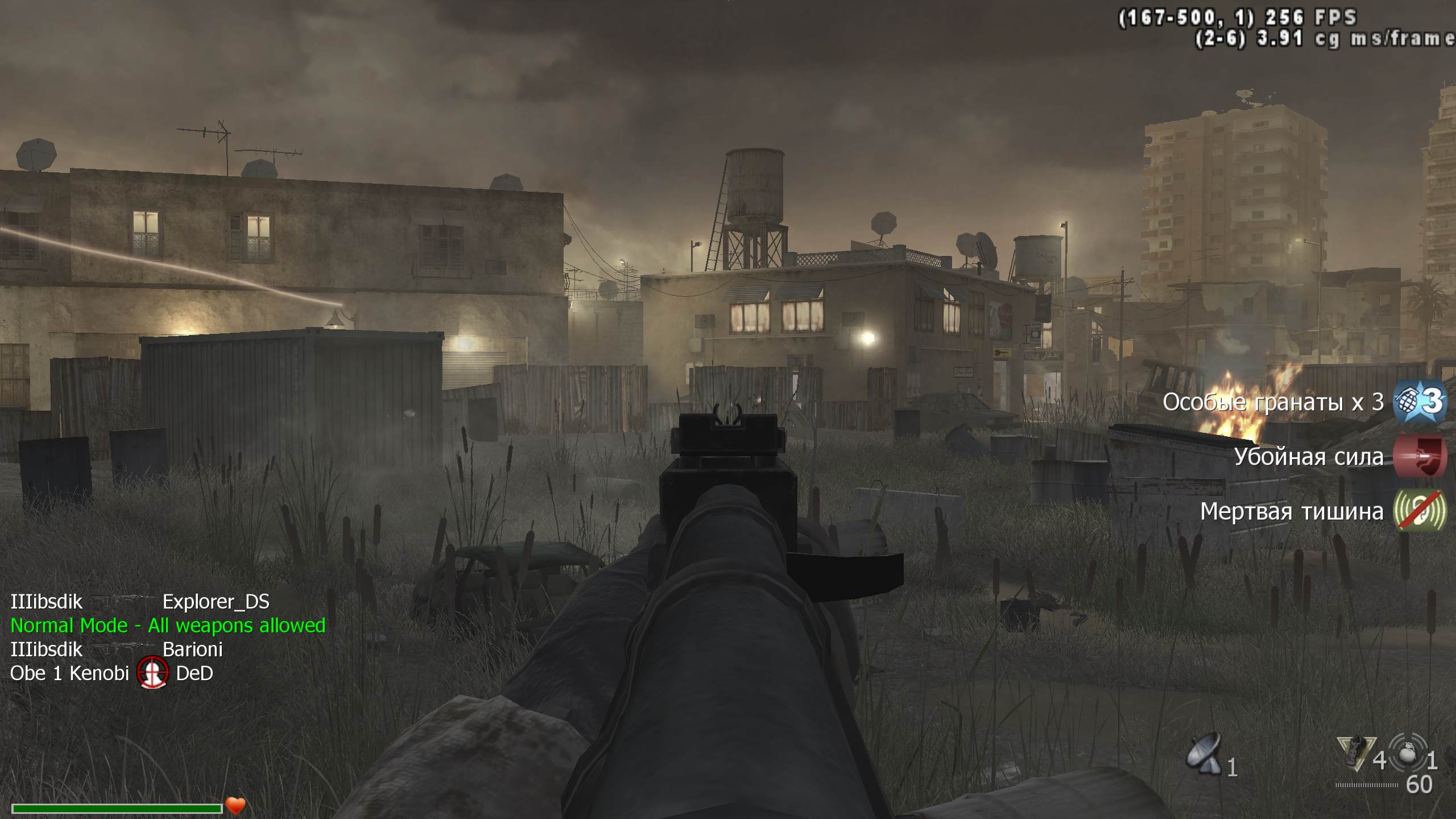Select the frag grenade icon
Image resolution: width=1456 pixels, height=819 pixels.
[1408, 754]
